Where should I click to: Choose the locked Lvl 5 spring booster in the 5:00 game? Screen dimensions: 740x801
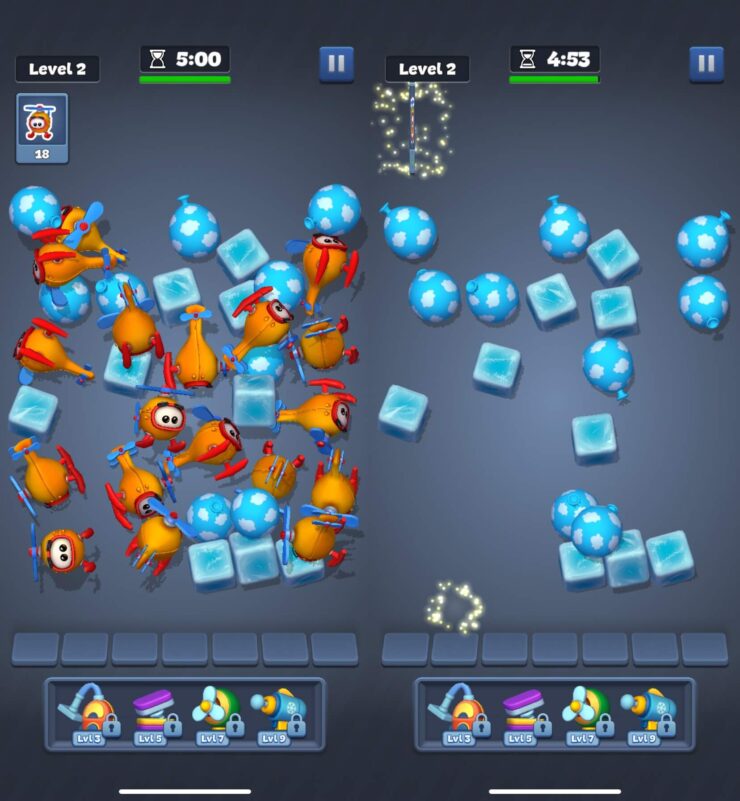click(152, 712)
